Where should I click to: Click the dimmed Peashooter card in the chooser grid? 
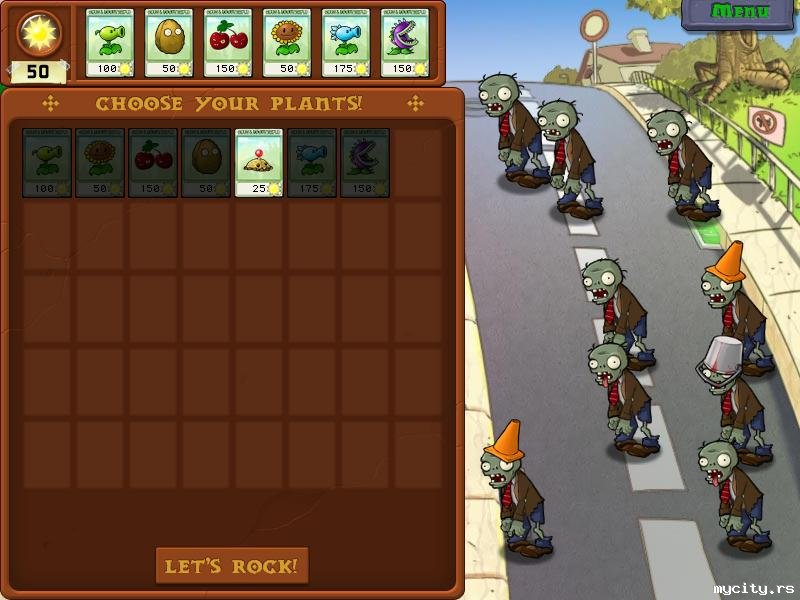pyautogui.click(x=47, y=162)
